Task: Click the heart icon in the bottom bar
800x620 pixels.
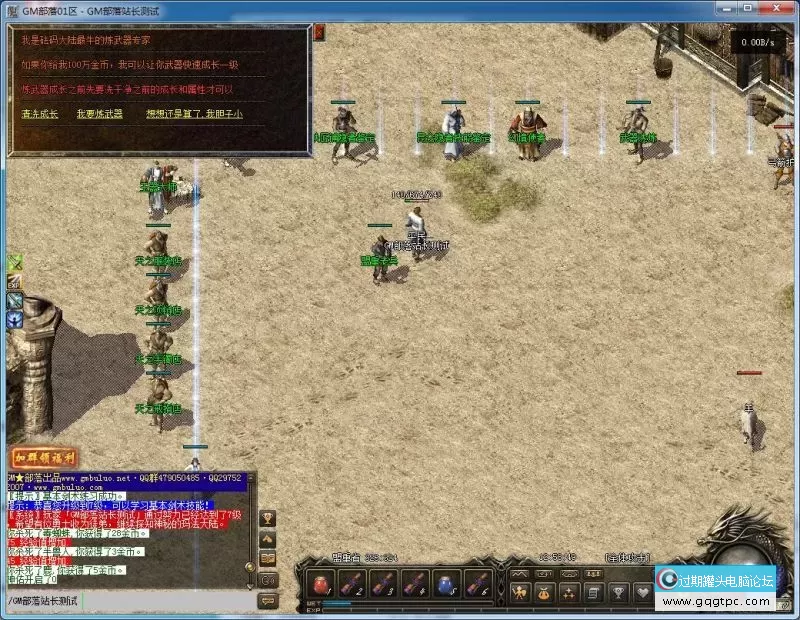Action: tap(641, 592)
